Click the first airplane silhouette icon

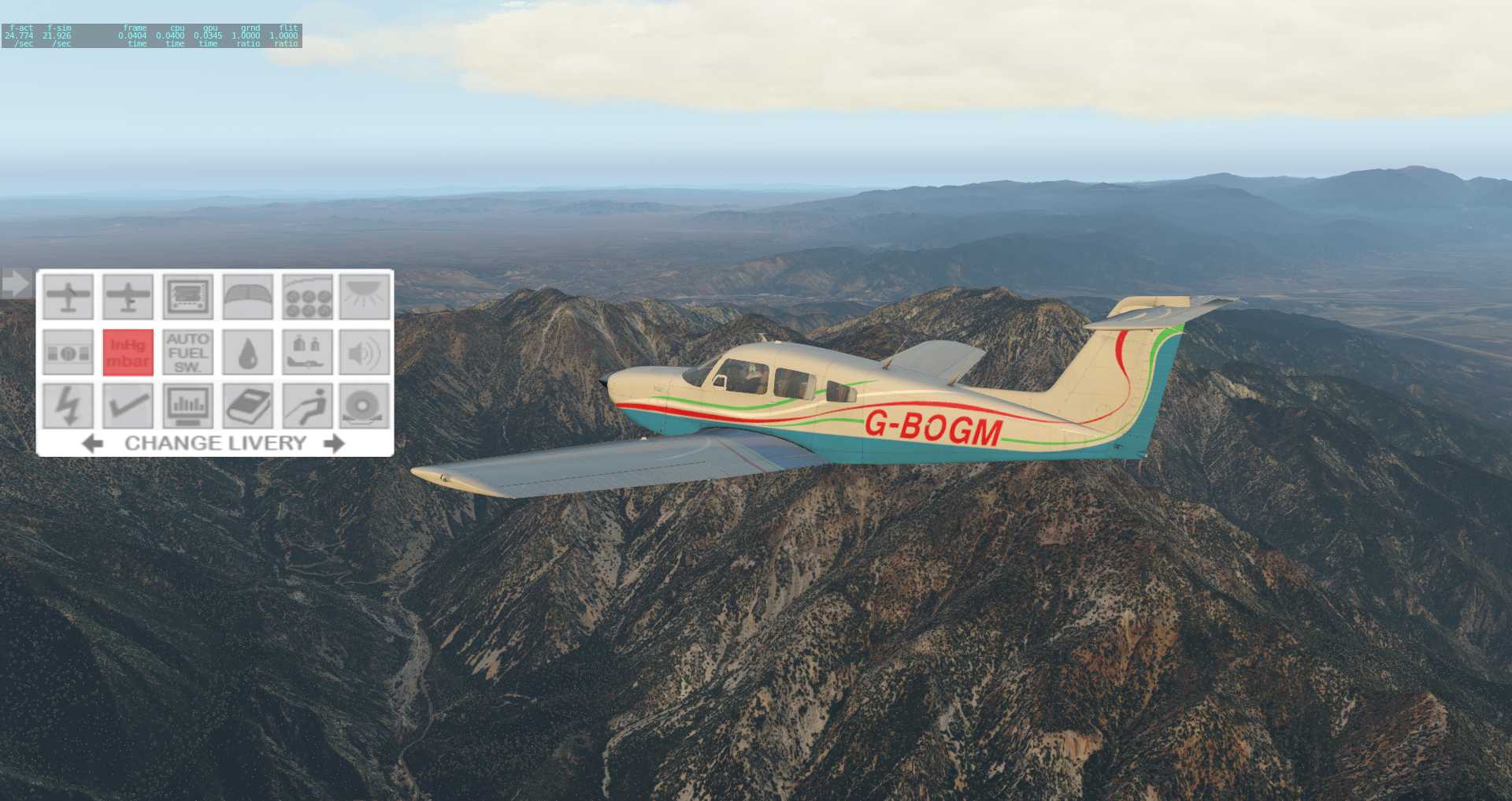click(69, 297)
